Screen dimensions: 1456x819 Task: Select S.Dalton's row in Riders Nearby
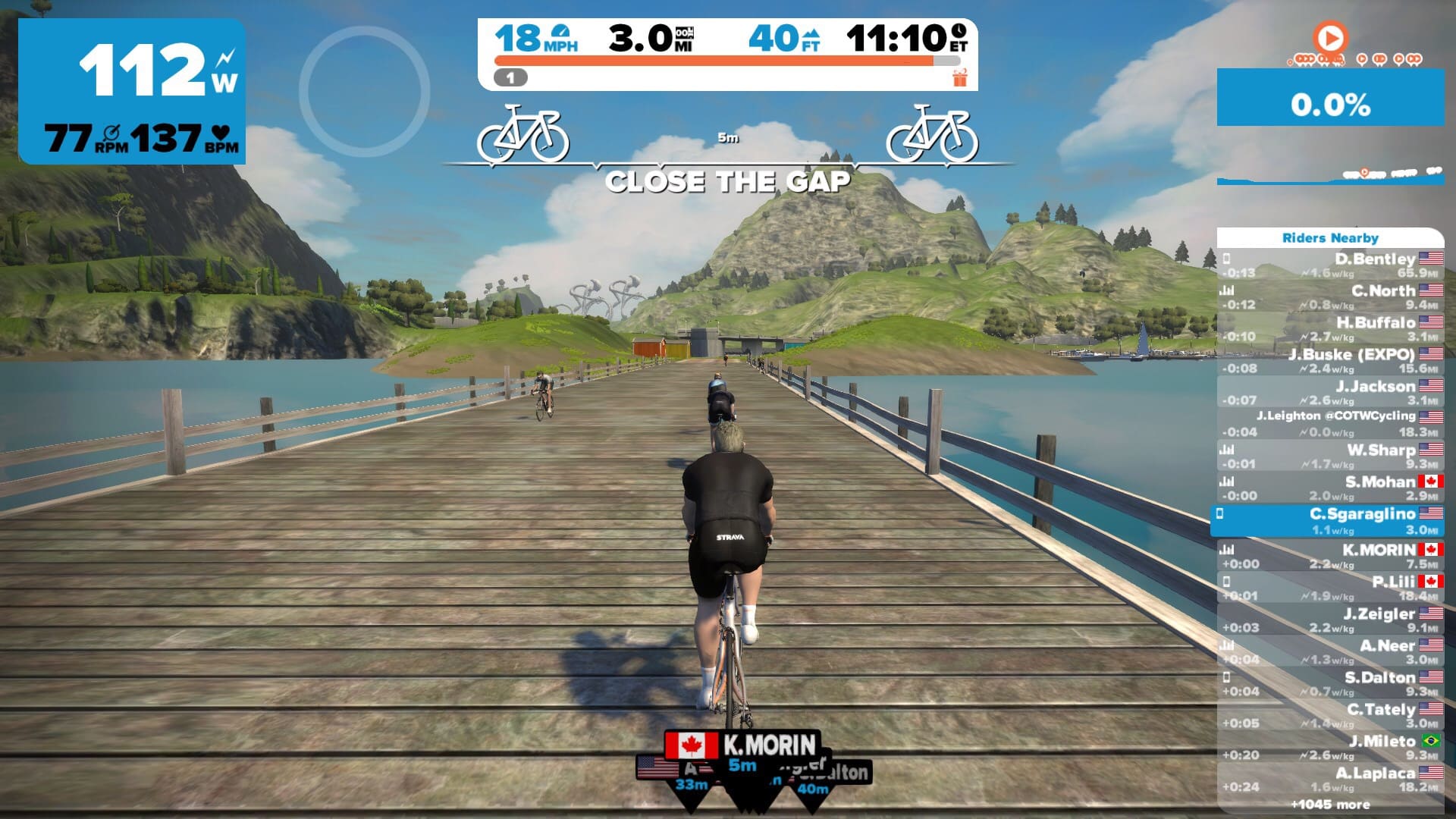pos(1330,683)
